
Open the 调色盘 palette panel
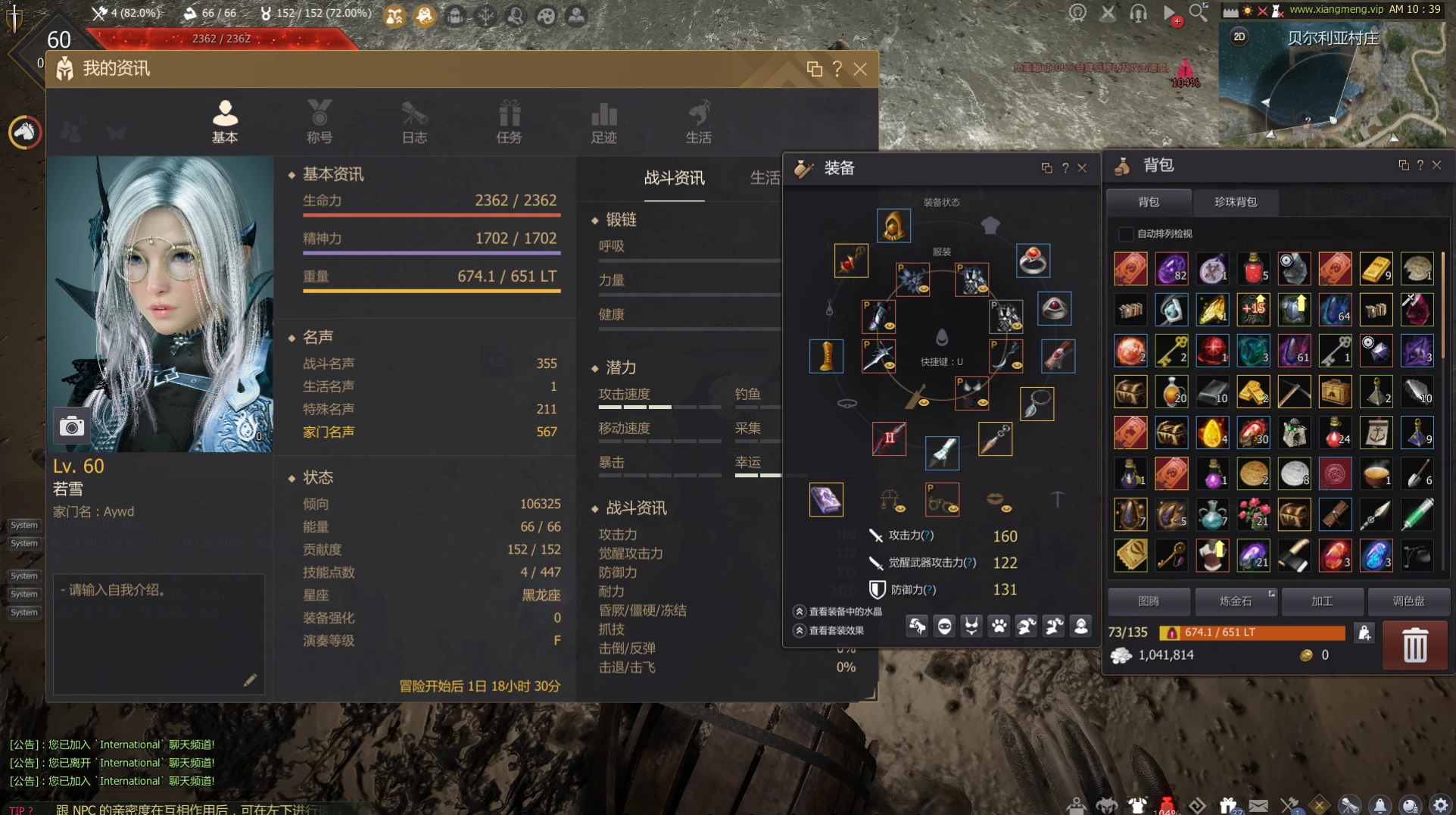(x=1407, y=601)
